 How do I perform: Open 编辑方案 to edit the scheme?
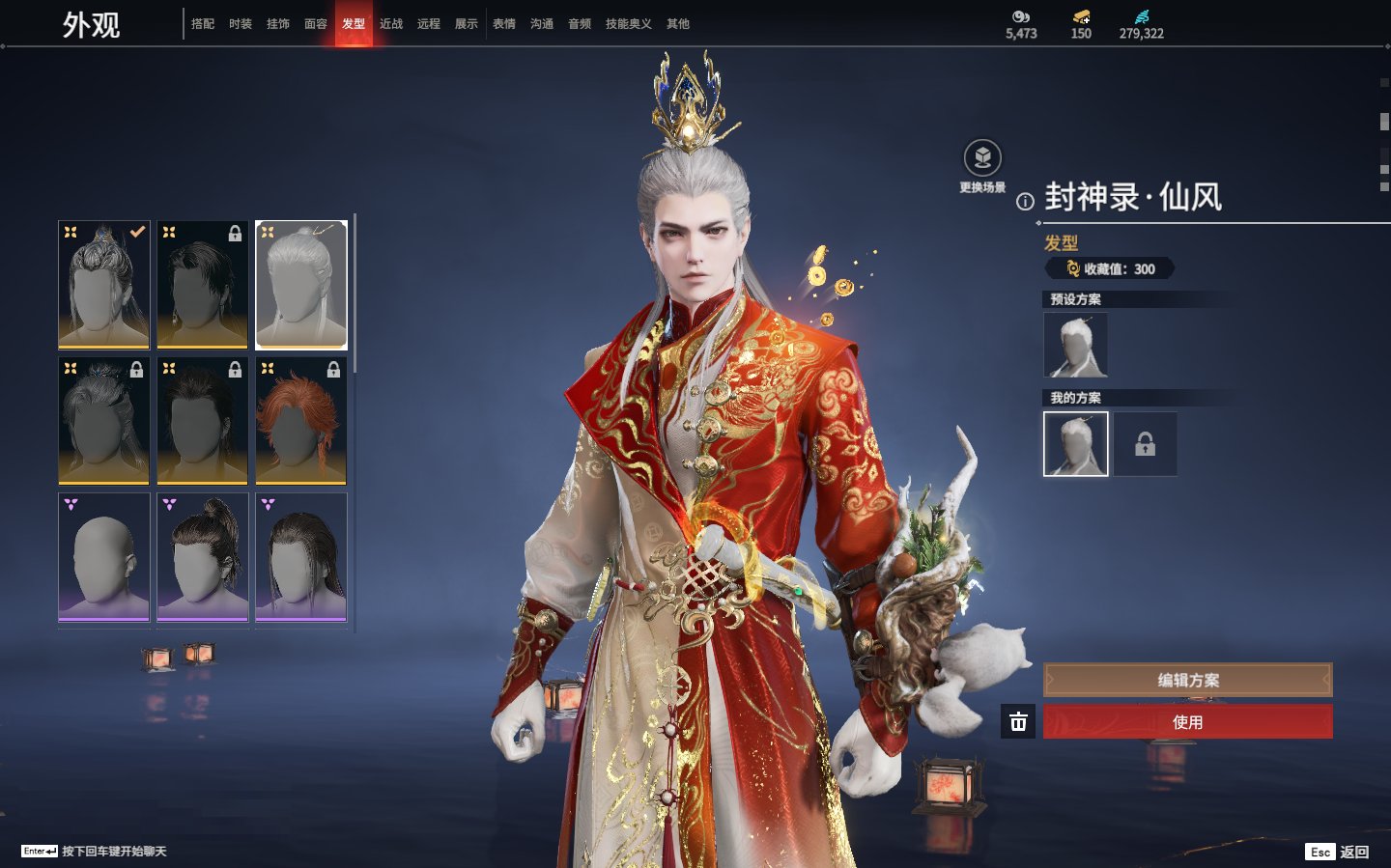(x=1187, y=680)
